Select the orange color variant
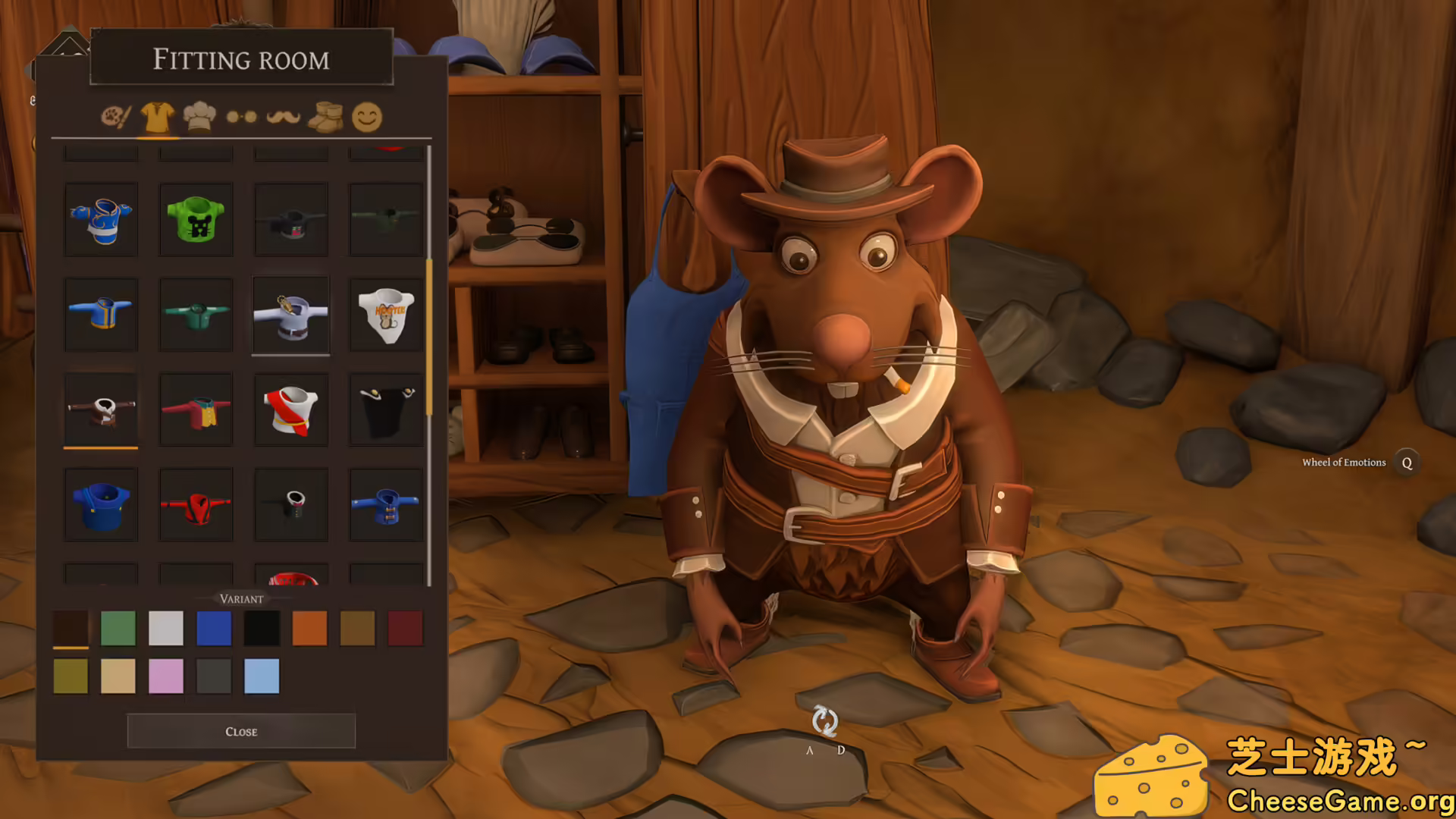Image resolution: width=1456 pixels, height=819 pixels. (309, 629)
